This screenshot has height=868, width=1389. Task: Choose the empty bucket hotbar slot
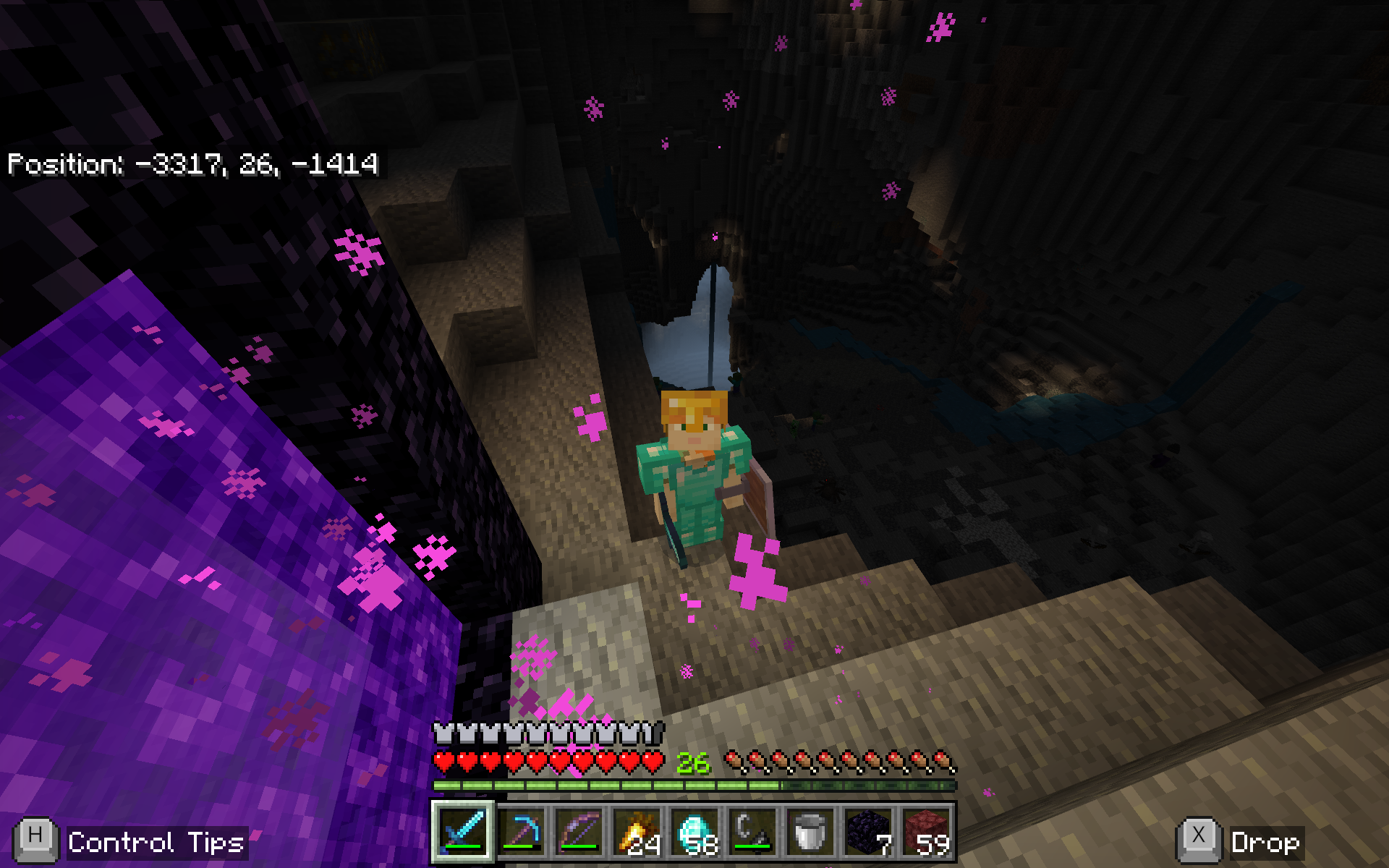[x=810, y=831]
